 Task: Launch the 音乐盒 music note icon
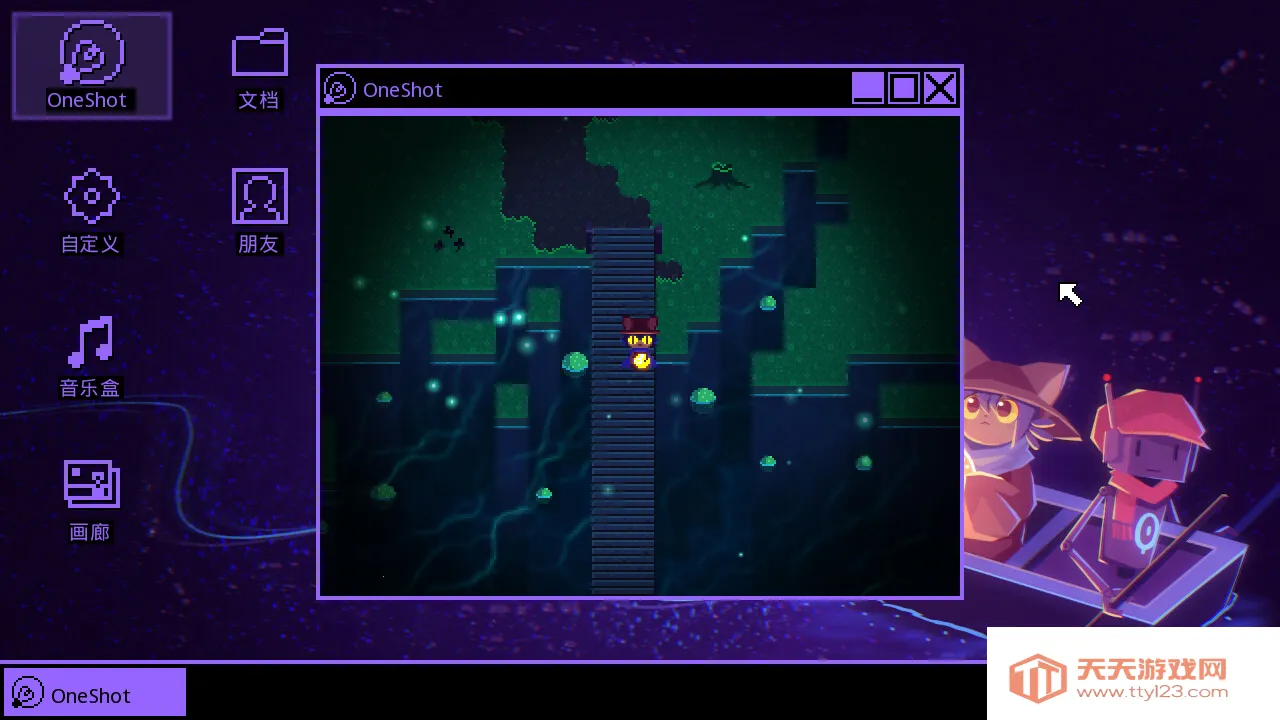click(x=91, y=342)
